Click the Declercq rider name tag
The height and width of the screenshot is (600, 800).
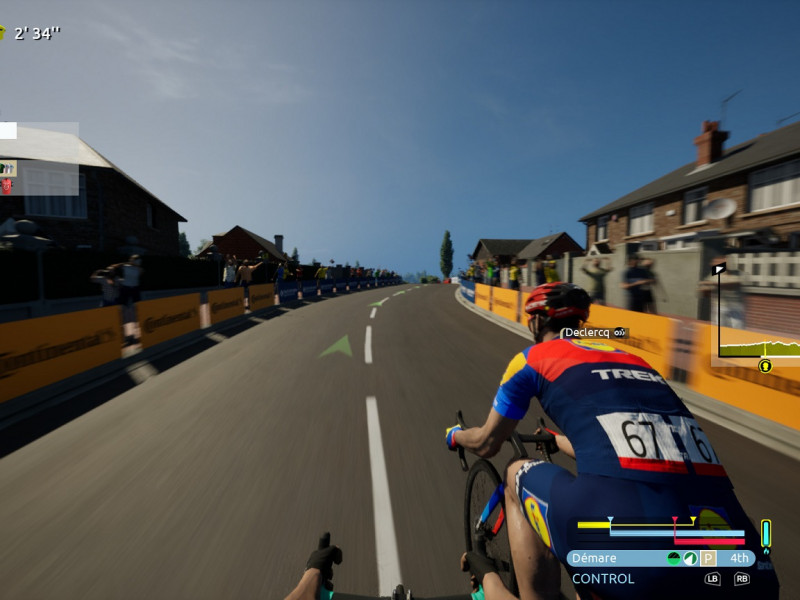click(594, 333)
